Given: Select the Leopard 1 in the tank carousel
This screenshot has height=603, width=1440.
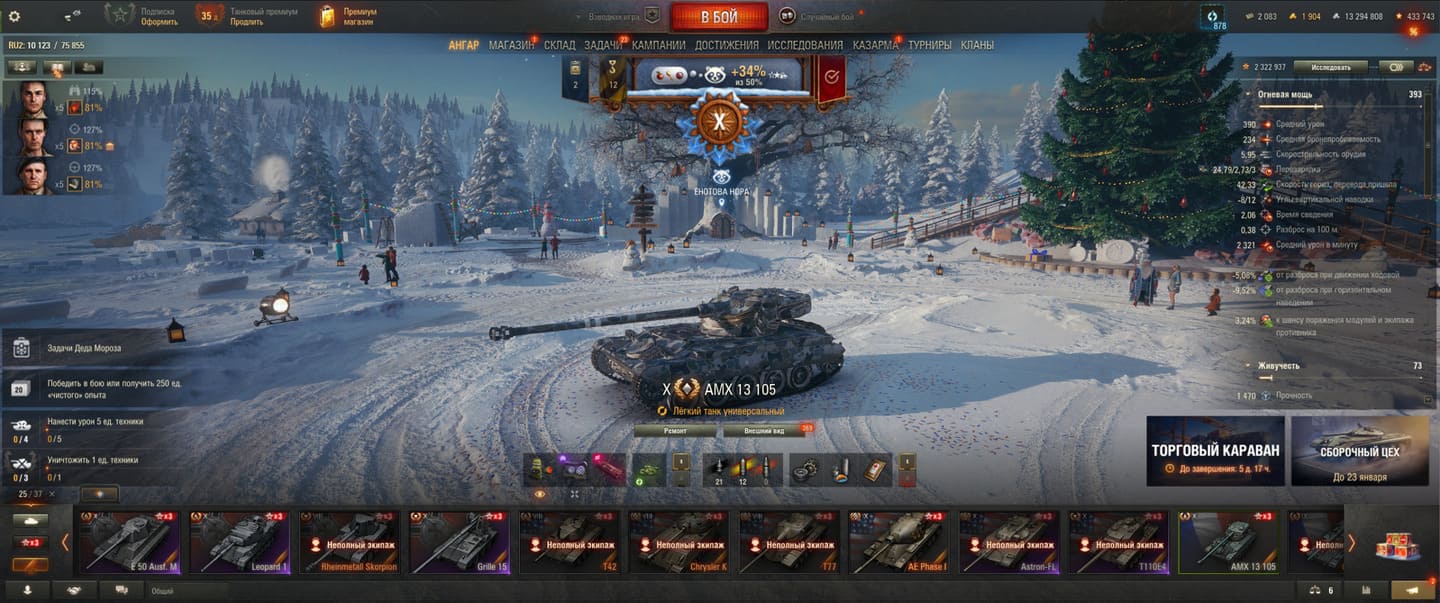Looking at the screenshot, I should click(239, 542).
